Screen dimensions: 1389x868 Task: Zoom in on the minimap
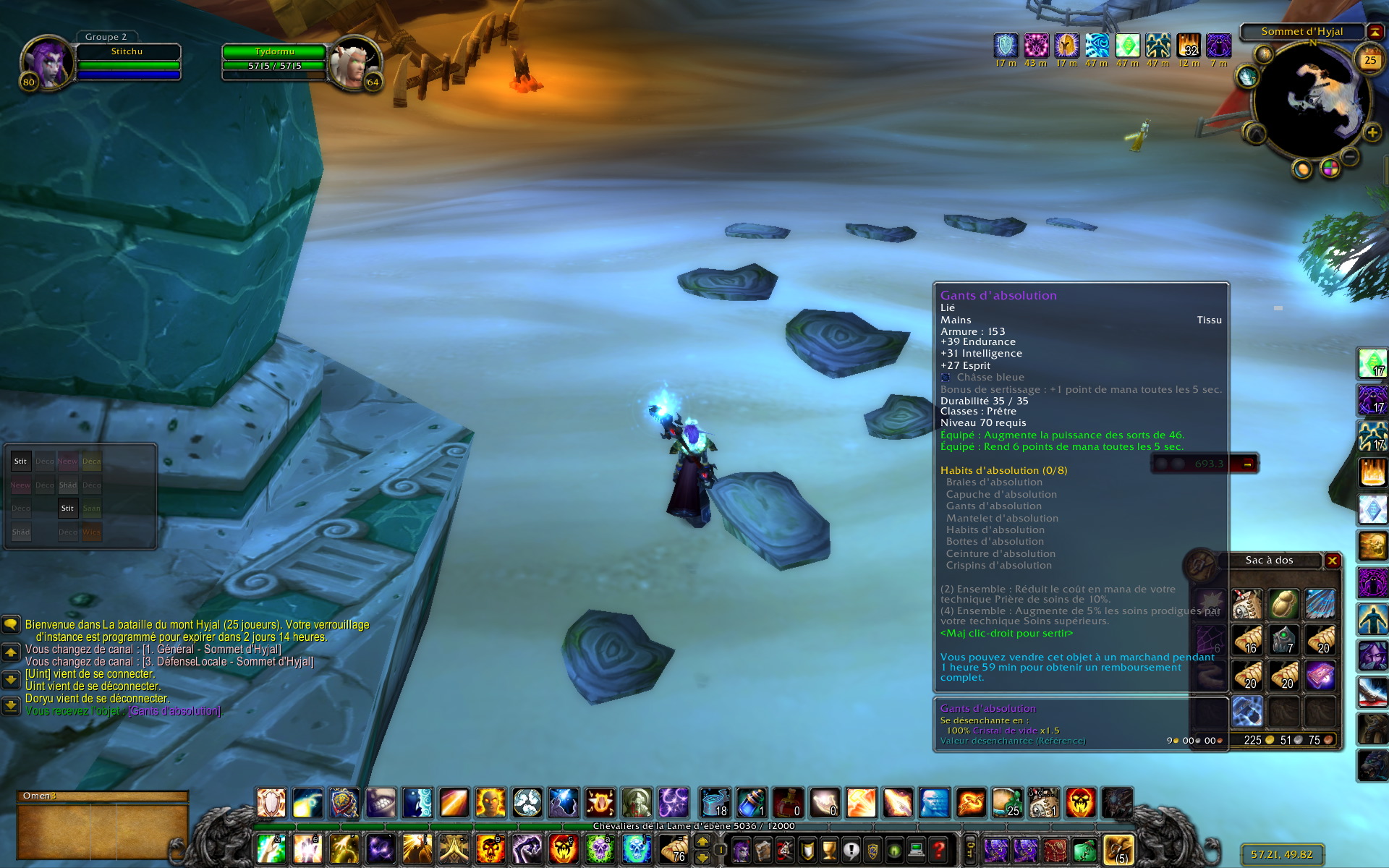[x=1372, y=132]
